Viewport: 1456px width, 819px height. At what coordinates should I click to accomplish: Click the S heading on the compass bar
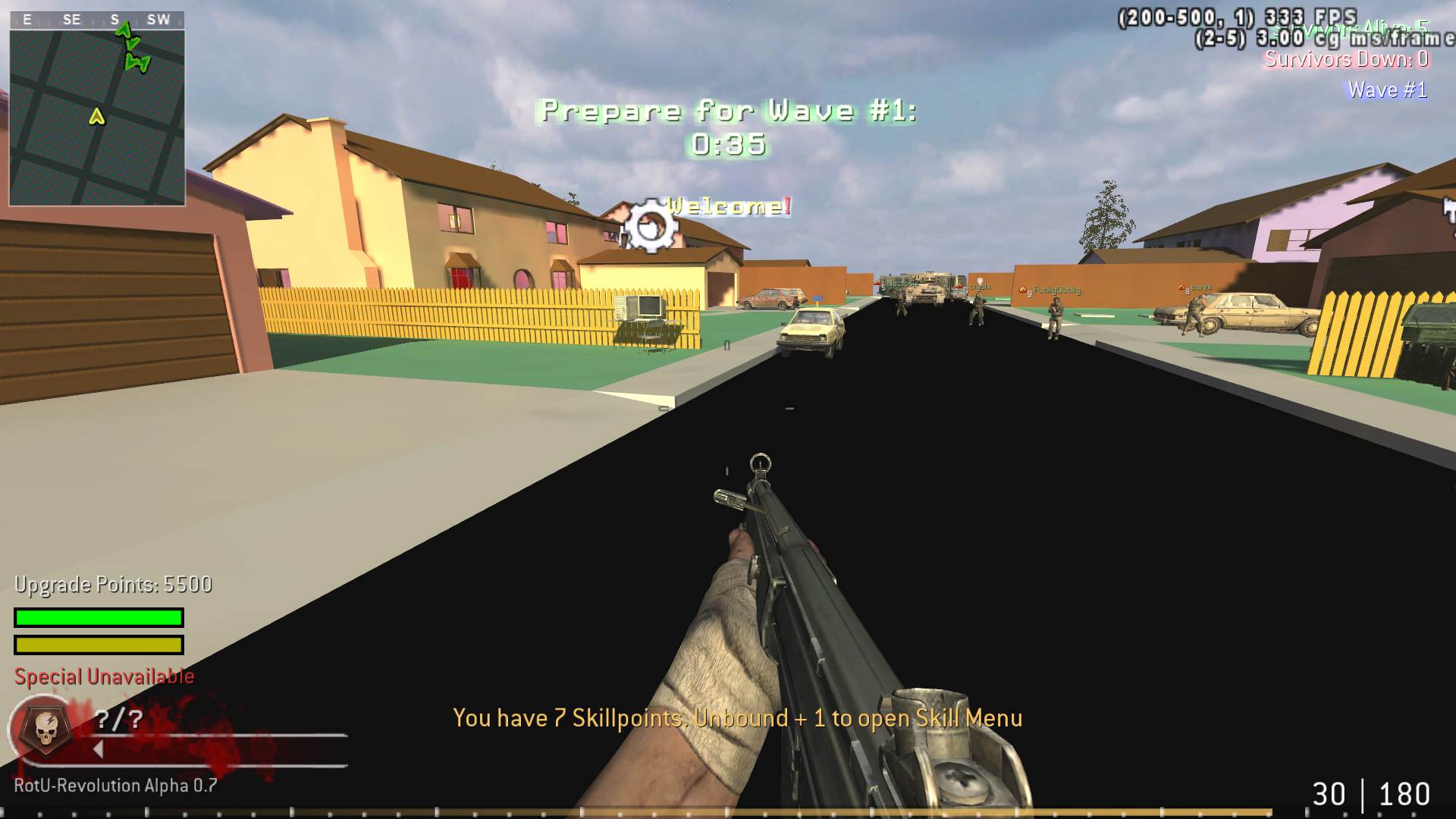click(115, 20)
